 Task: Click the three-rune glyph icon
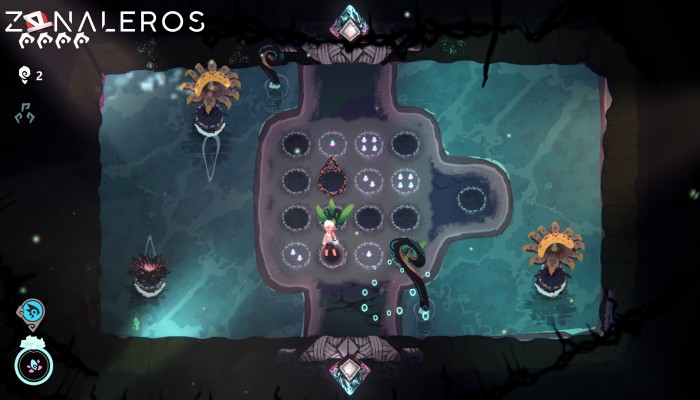tap(24, 114)
